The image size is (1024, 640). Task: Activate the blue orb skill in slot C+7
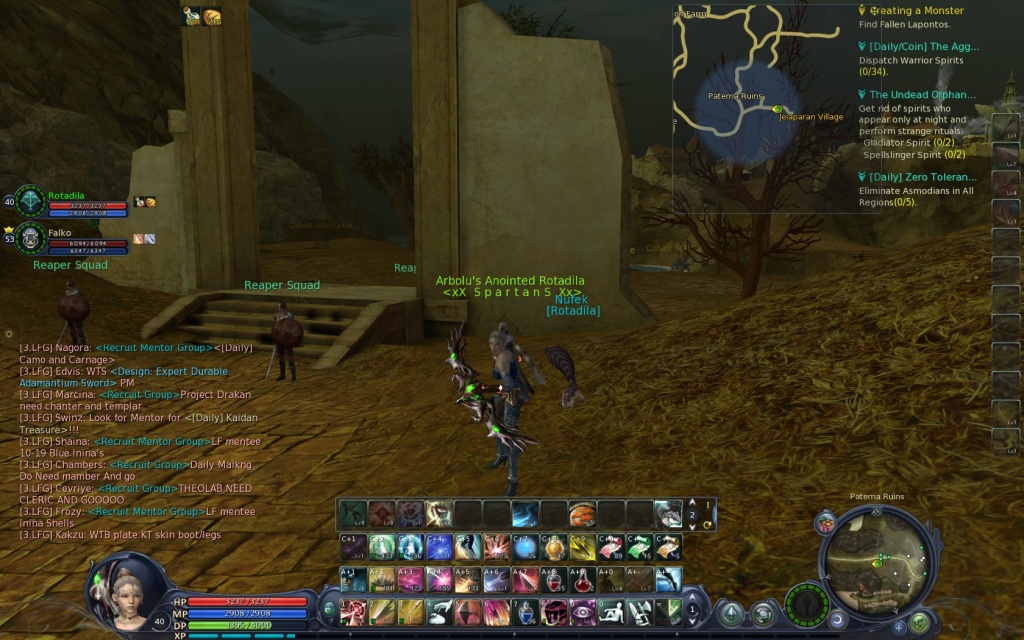[525, 547]
